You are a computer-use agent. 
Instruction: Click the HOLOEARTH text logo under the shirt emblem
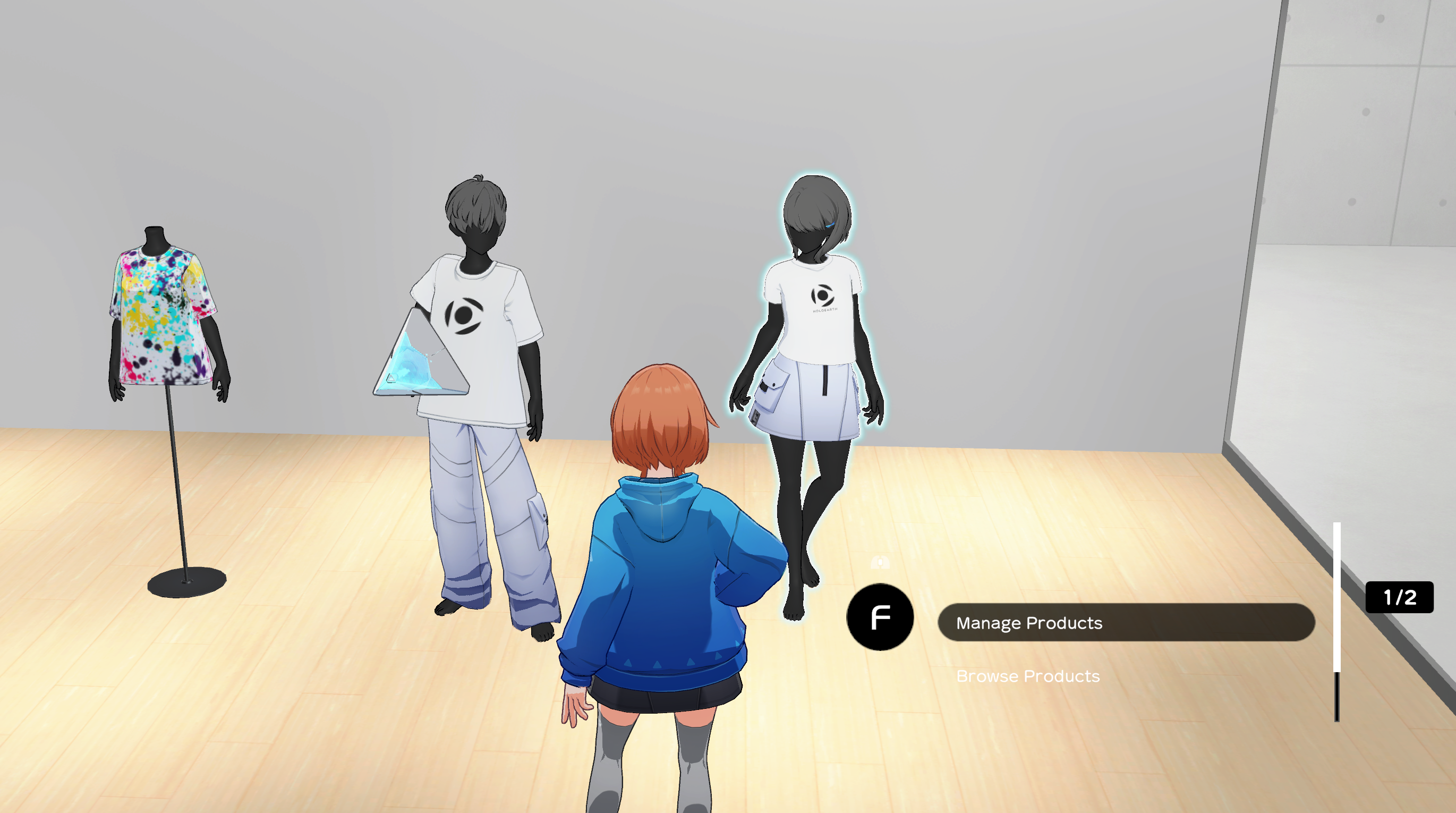(x=824, y=310)
